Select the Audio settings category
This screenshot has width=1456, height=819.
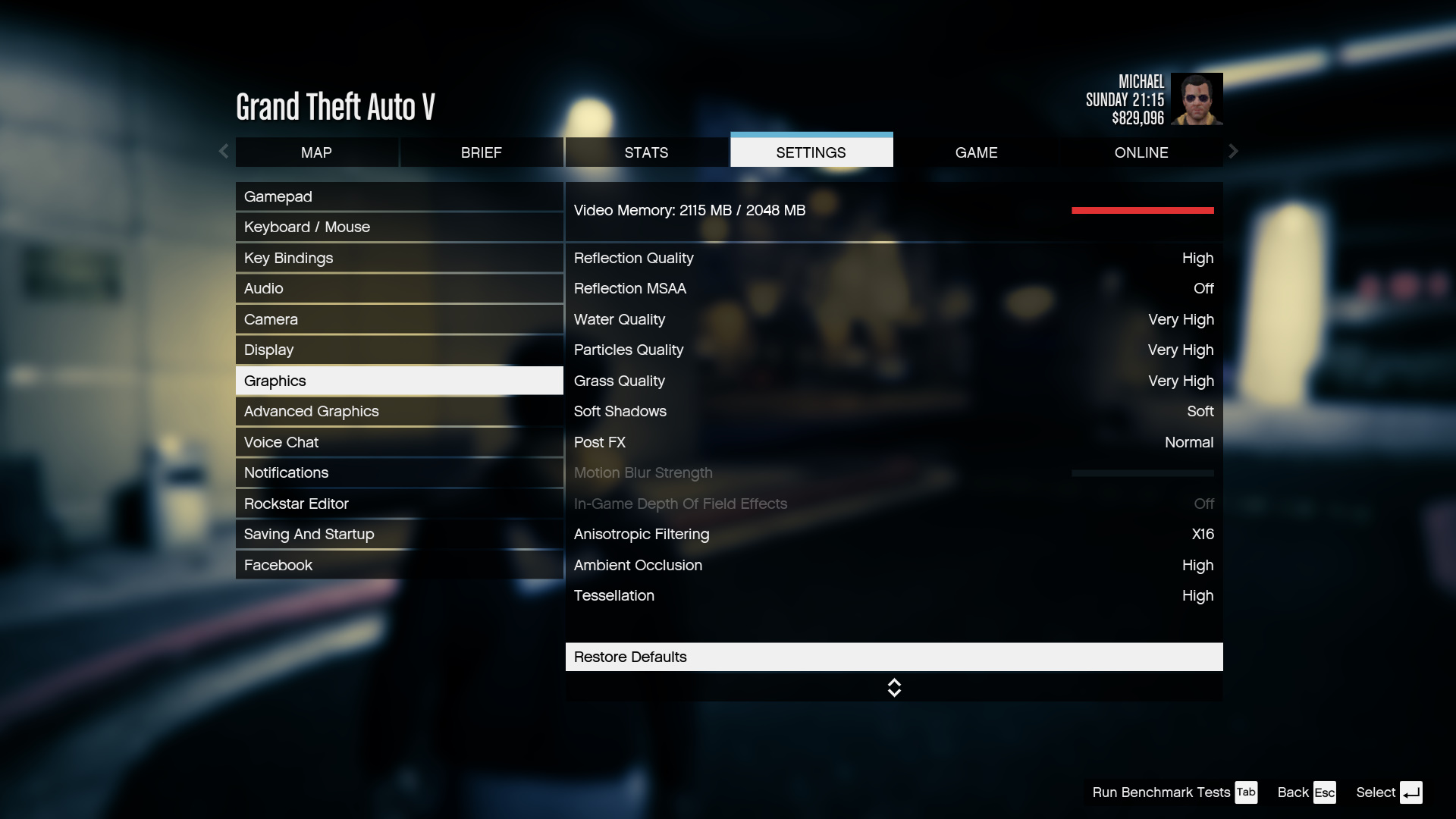pos(399,288)
